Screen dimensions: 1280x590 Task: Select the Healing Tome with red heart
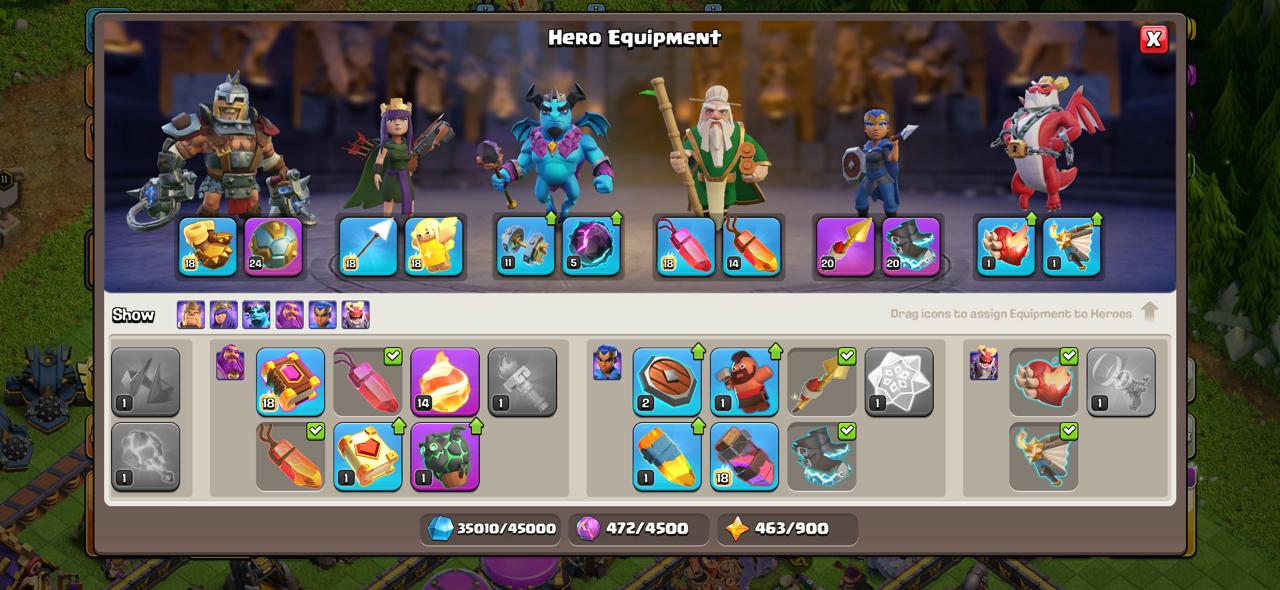pyautogui.click(x=368, y=456)
